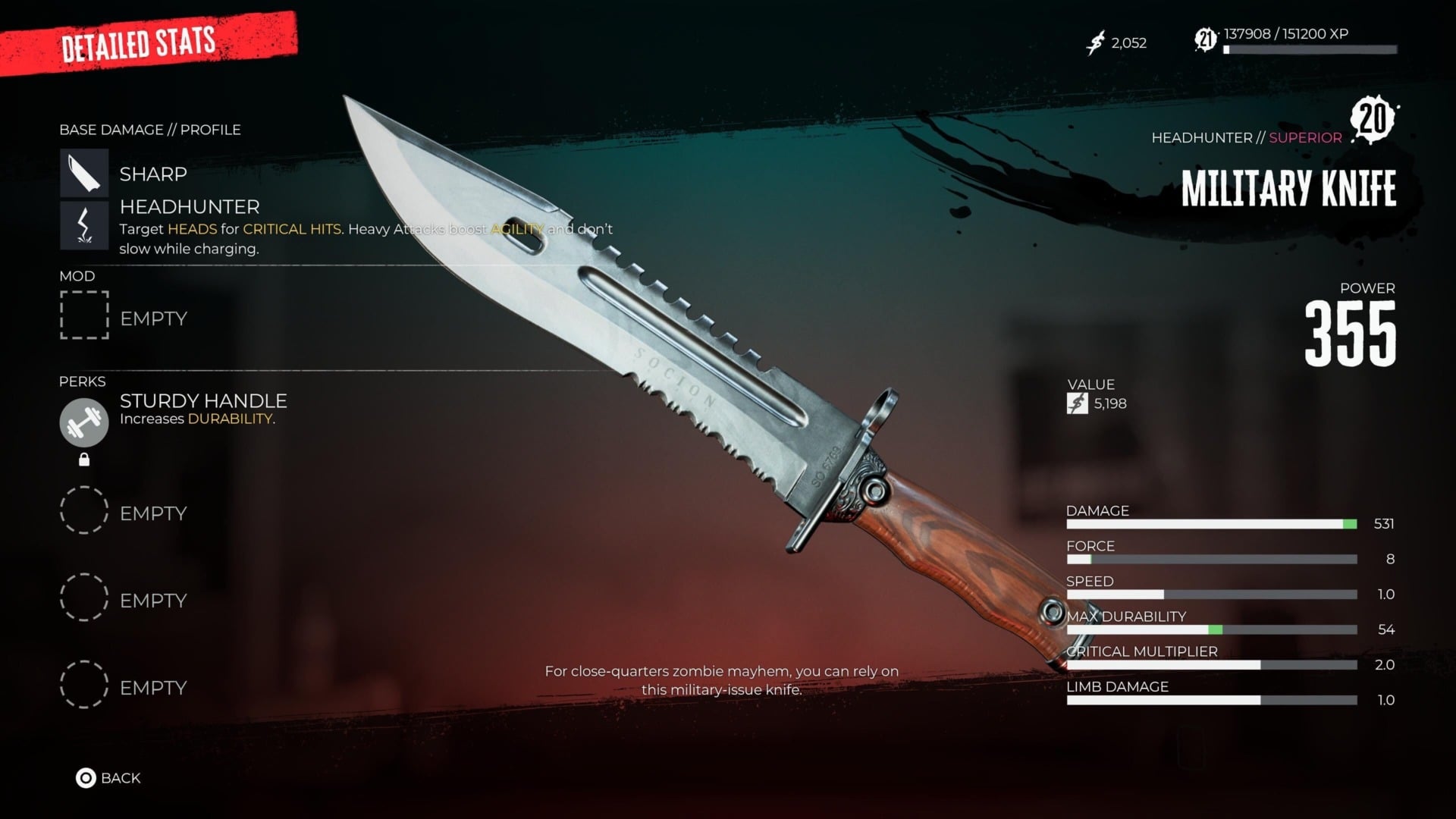Image resolution: width=1456 pixels, height=819 pixels.
Task: Select the third empty perk slot
Action: click(83, 686)
